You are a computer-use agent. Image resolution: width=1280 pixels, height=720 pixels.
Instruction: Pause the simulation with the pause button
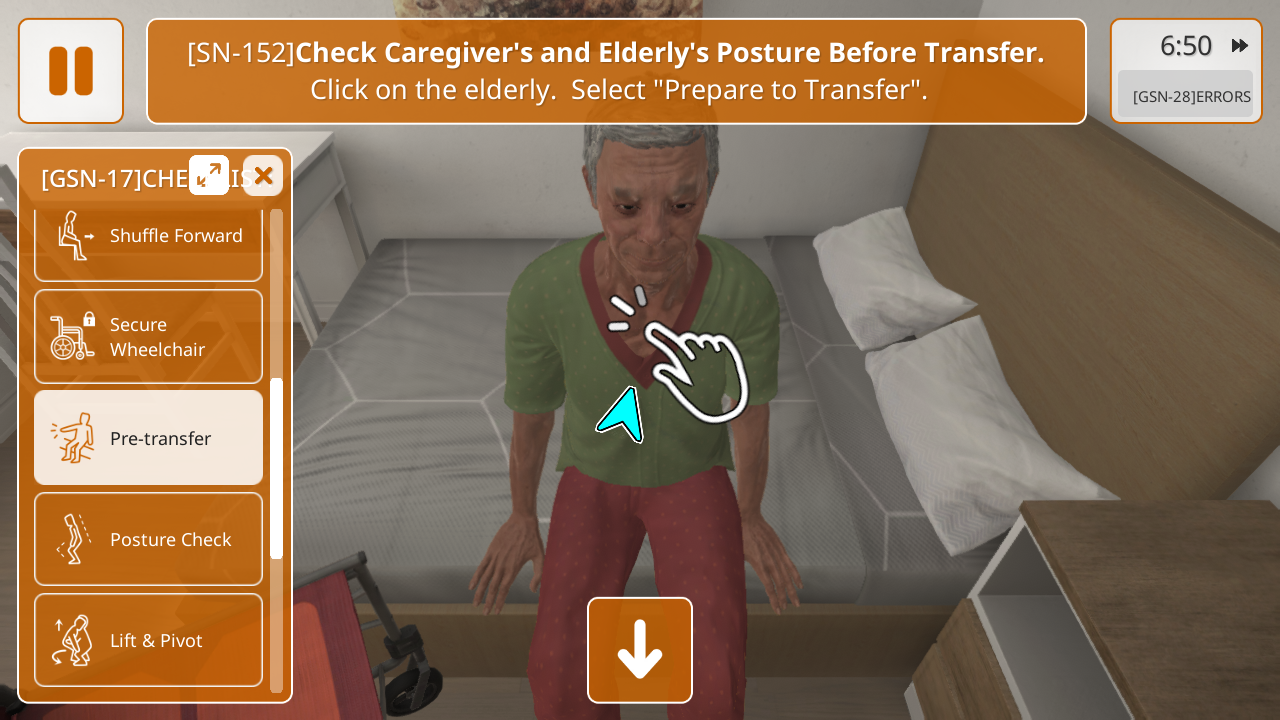click(x=71, y=71)
